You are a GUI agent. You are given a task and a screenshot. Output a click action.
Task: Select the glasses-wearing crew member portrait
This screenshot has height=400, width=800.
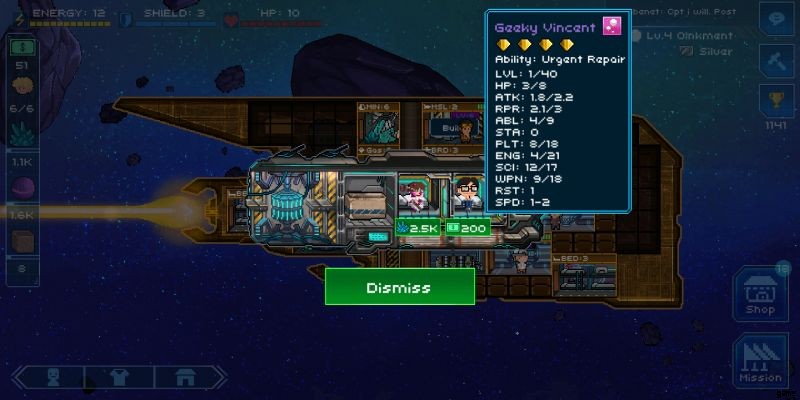pyautogui.click(x=466, y=194)
